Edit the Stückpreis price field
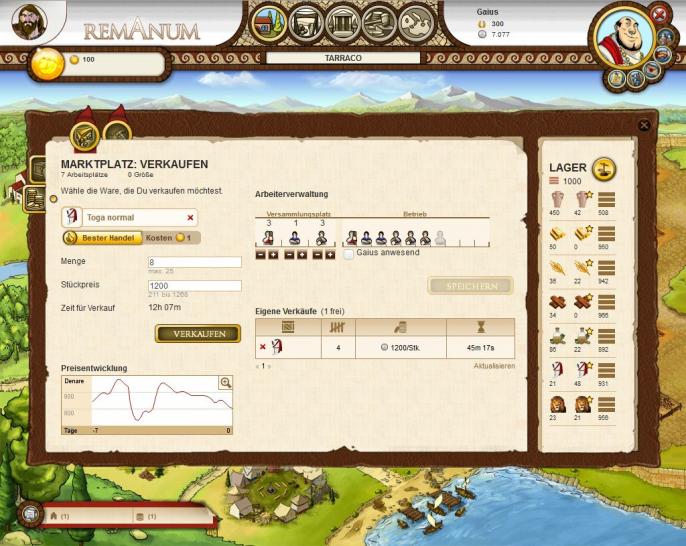This screenshot has width=686, height=546. point(195,285)
